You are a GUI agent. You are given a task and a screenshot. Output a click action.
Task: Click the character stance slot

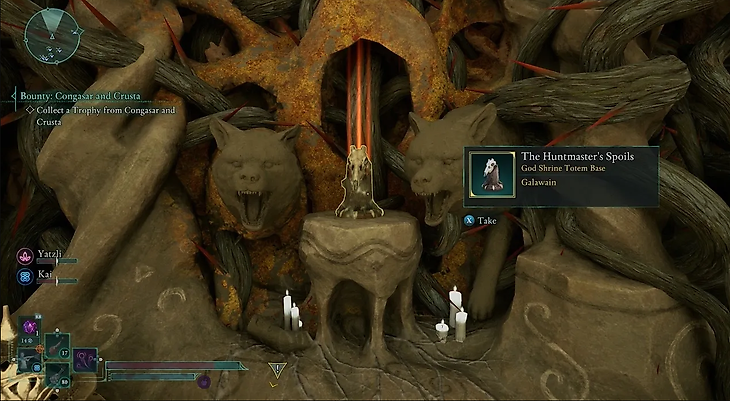tap(27, 358)
